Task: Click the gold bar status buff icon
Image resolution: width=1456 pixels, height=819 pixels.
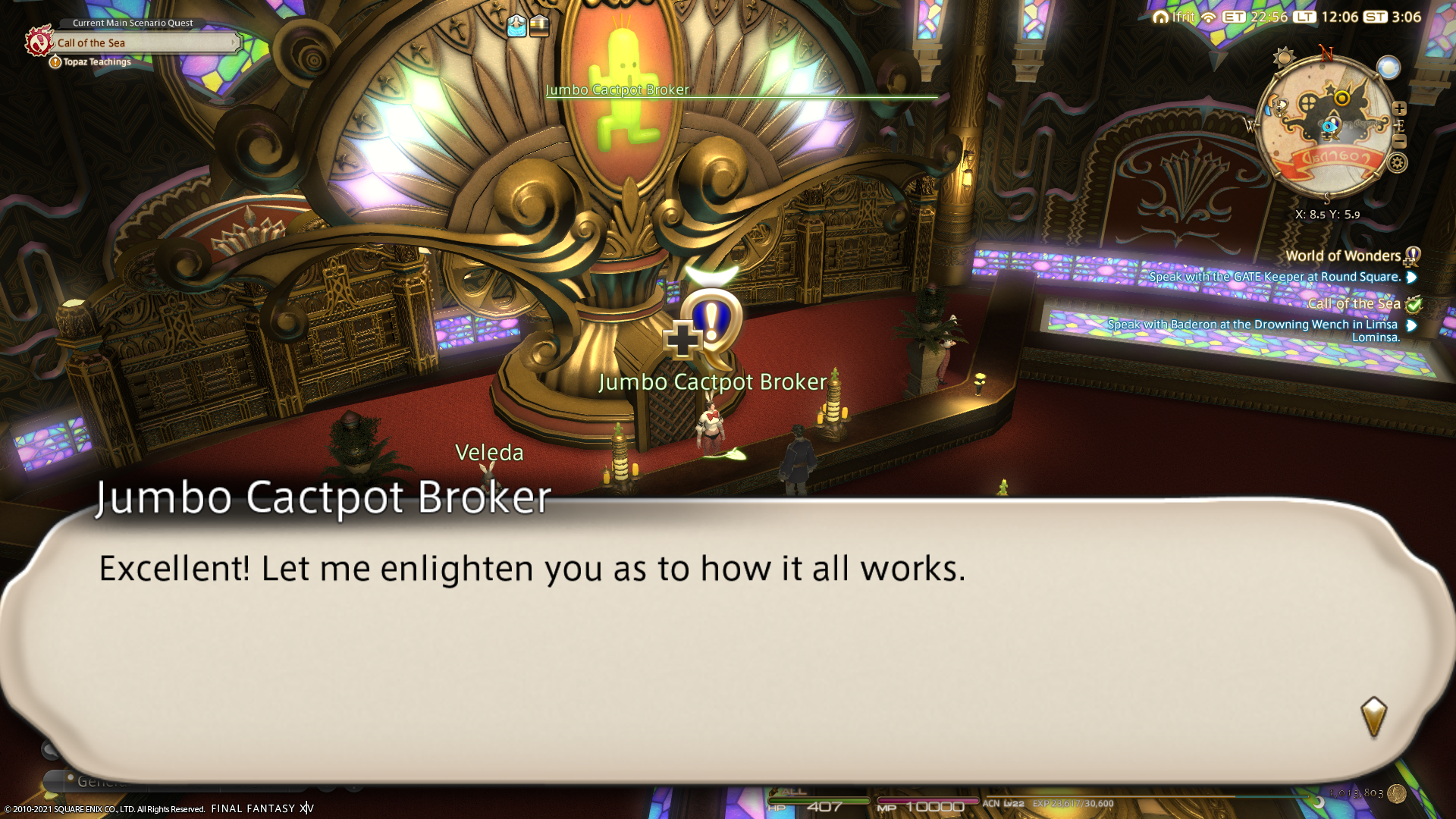Action: tap(539, 26)
